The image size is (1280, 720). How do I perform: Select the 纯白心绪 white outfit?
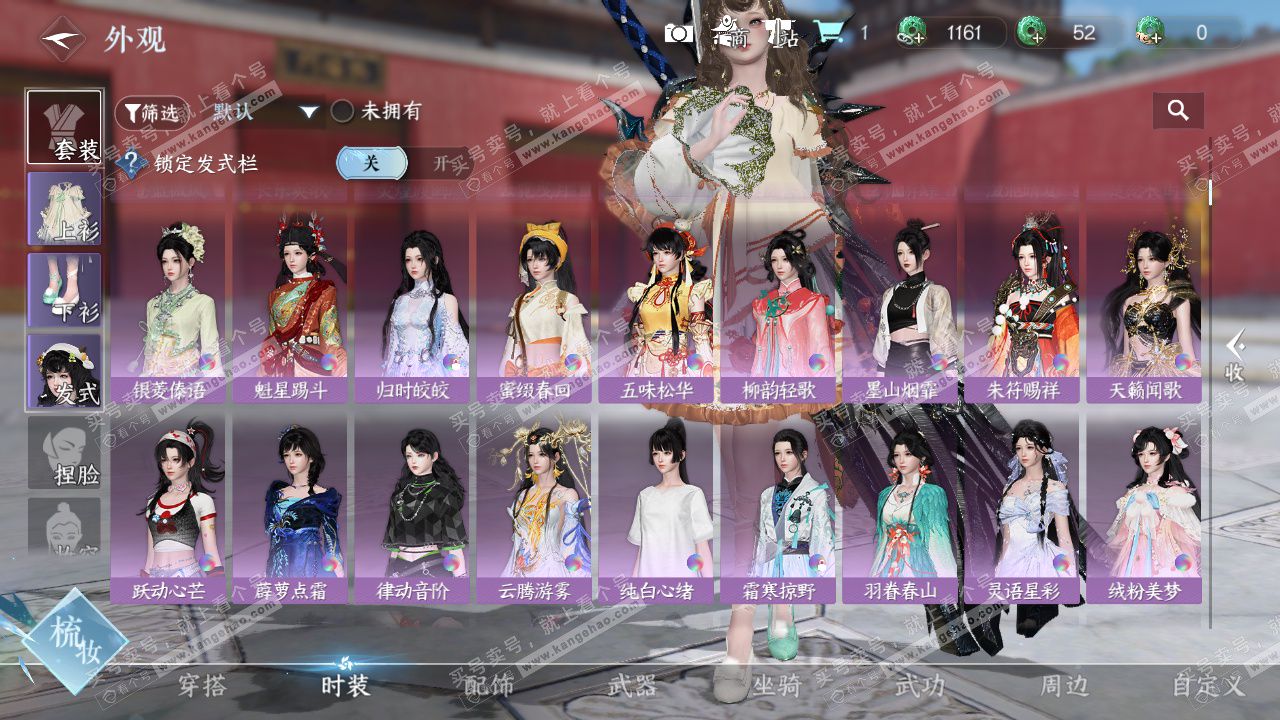[657, 510]
